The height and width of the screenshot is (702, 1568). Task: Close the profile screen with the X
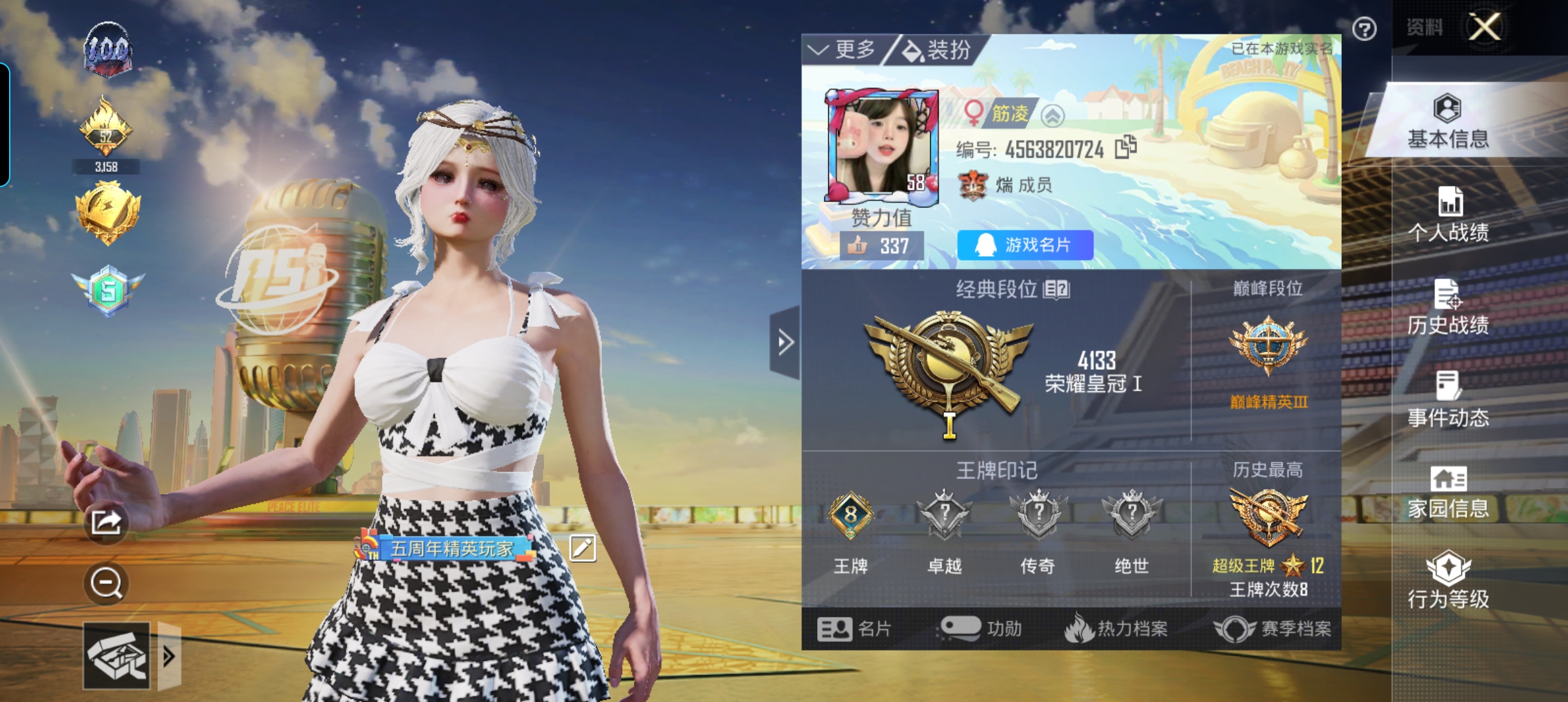(x=1485, y=27)
